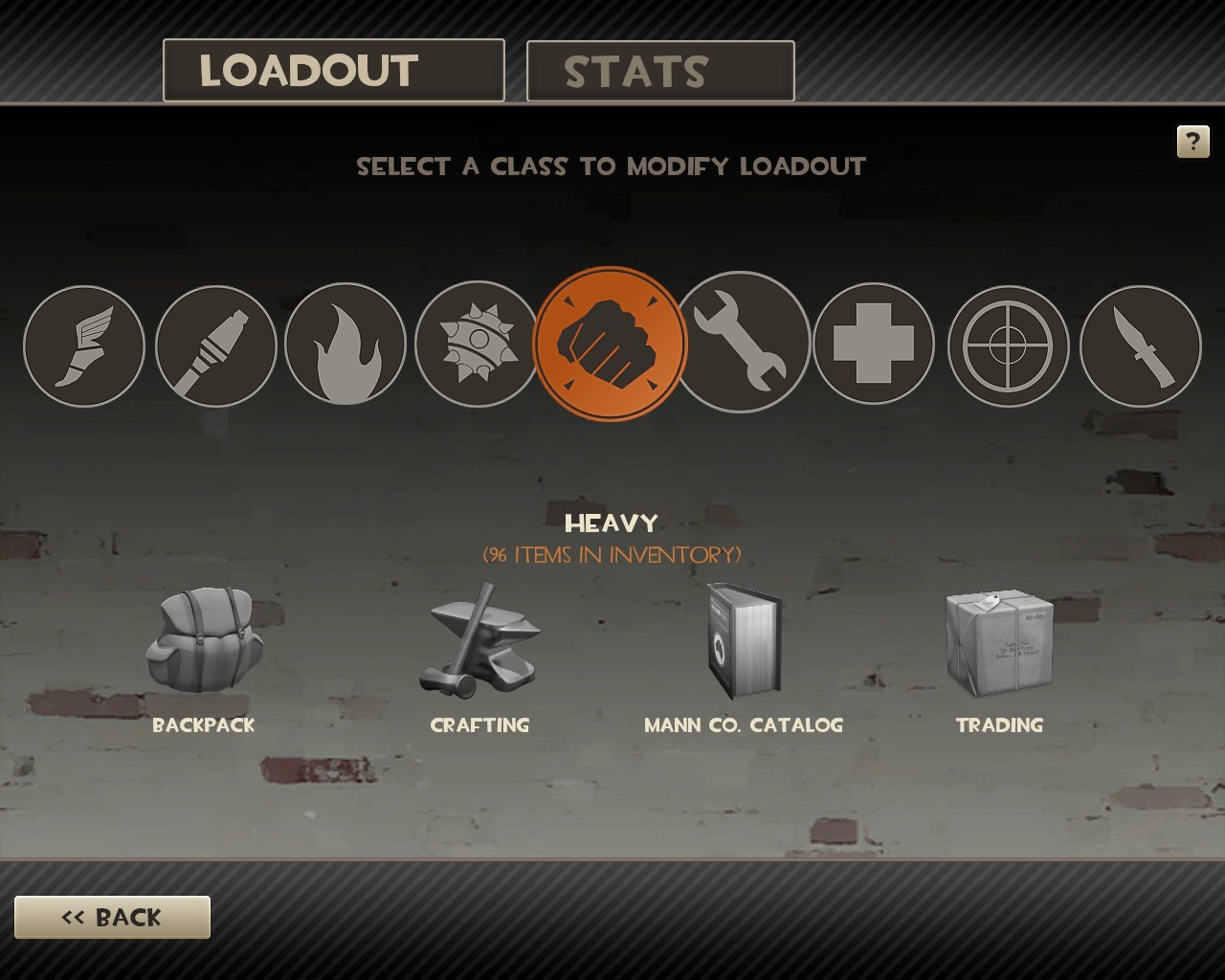Viewport: 1225px width, 980px height.
Task: Open the Stats tab
Action: [x=660, y=72]
